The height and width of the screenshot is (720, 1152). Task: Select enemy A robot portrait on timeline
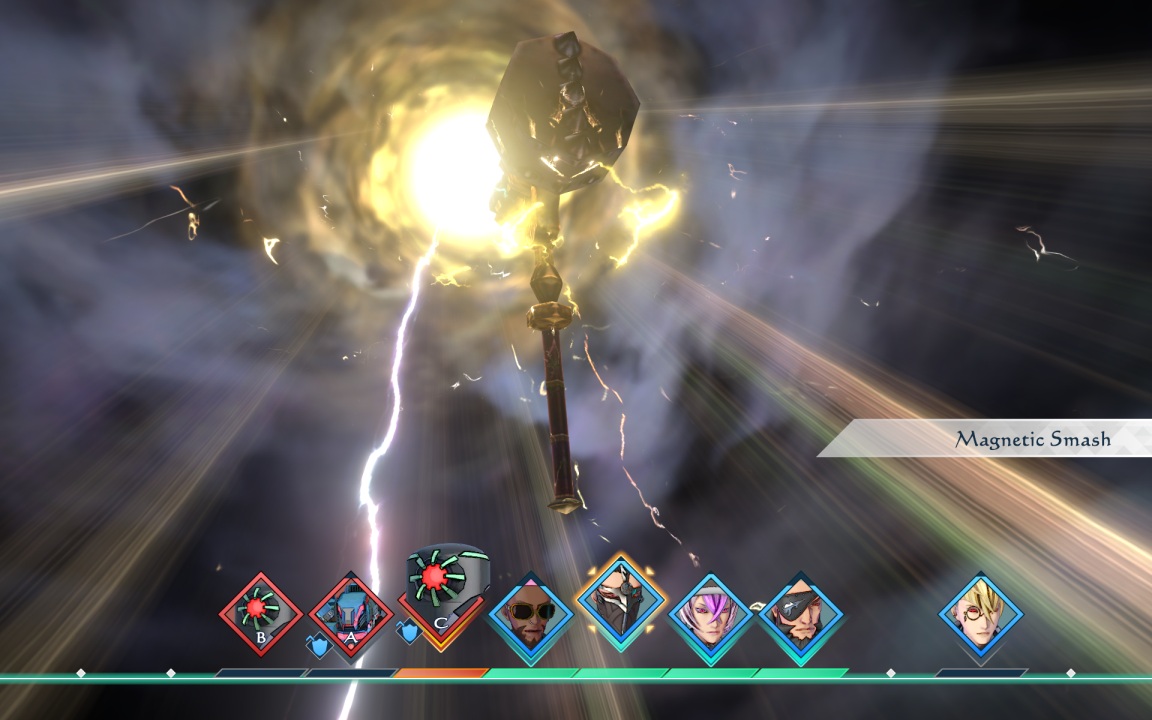coord(351,614)
